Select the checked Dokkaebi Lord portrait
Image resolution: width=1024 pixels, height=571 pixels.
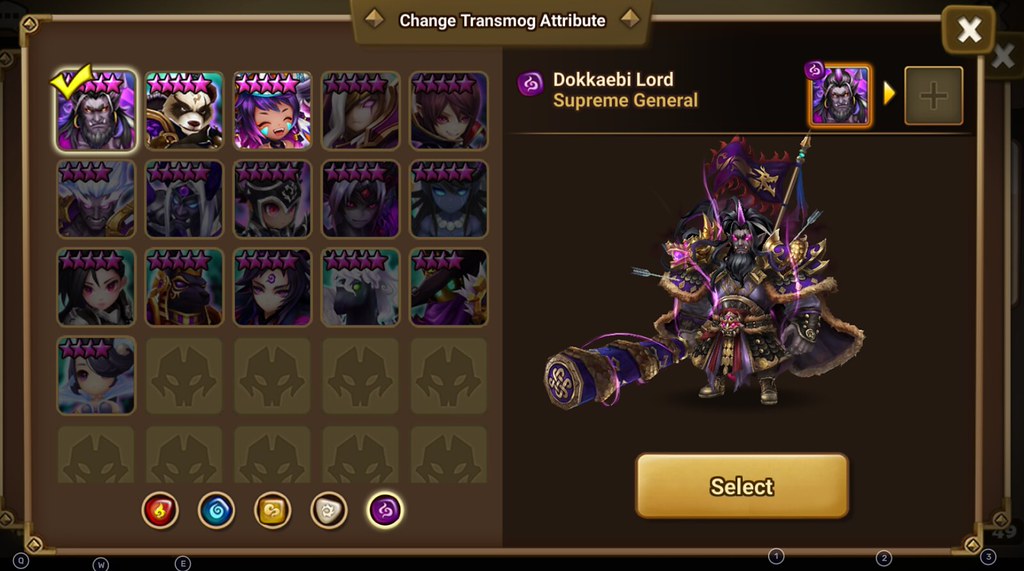click(96, 111)
